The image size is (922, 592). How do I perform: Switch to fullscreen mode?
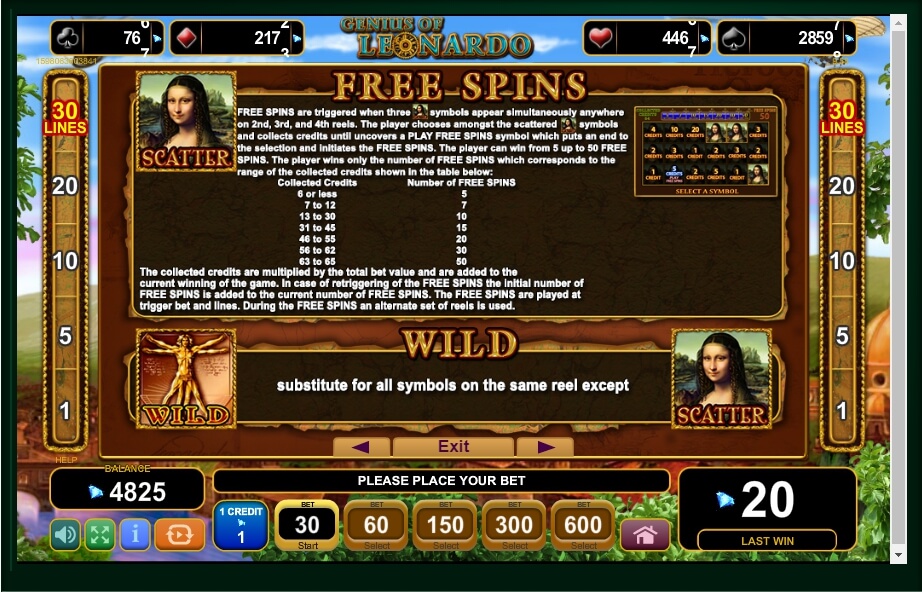point(99,535)
